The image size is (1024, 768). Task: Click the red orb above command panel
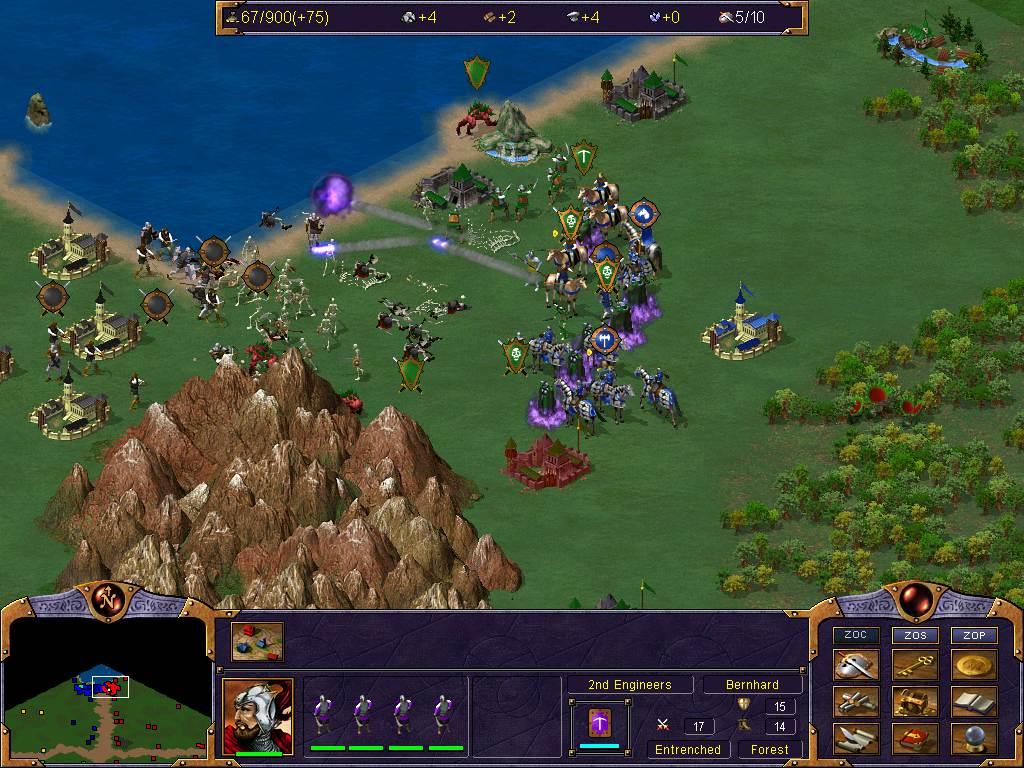(x=912, y=599)
